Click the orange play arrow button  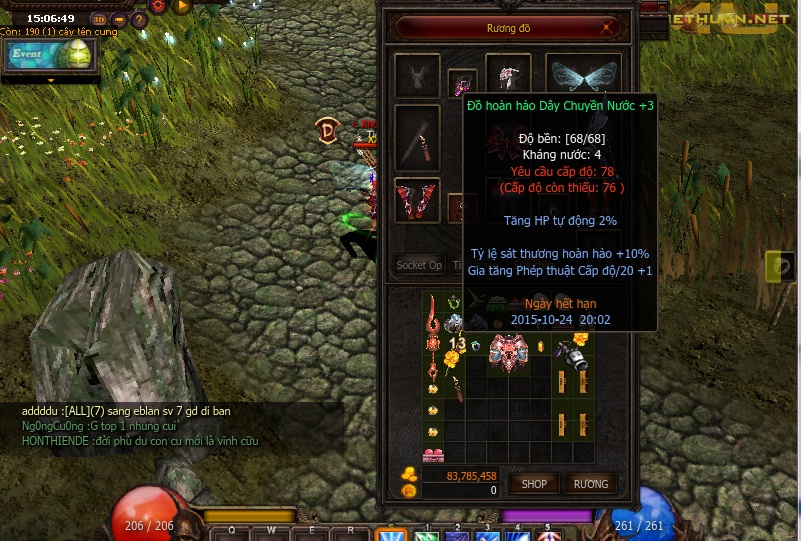coord(182,7)
